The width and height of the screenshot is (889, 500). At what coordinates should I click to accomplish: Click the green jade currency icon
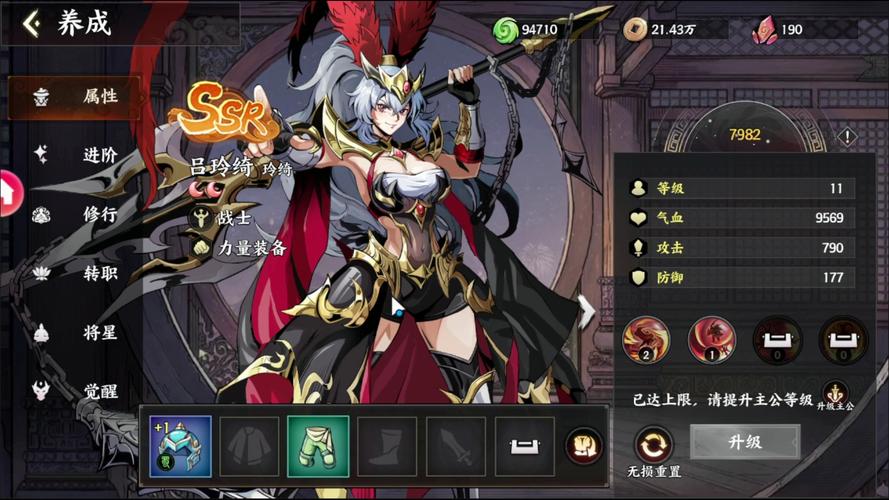point(506,30)
